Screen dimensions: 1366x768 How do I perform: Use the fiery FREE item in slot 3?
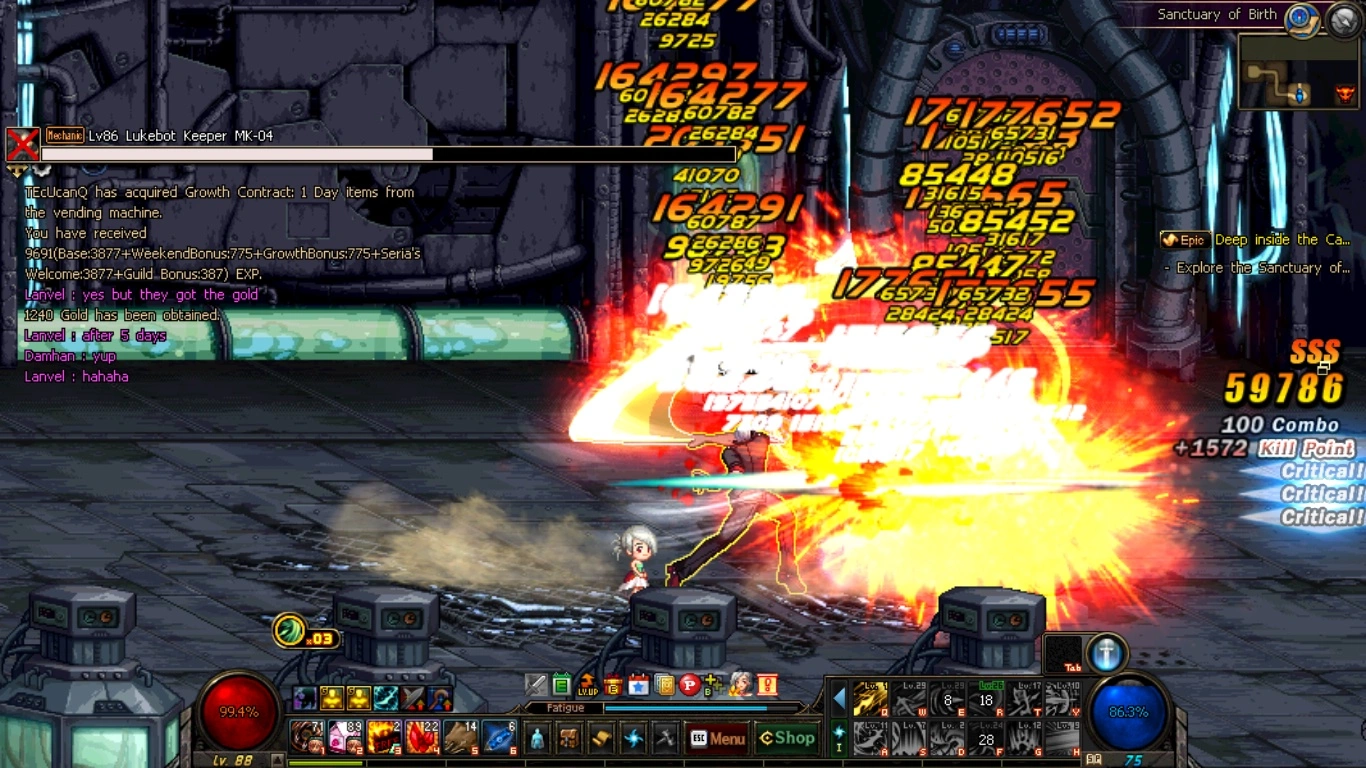click(x=384, y=738)
